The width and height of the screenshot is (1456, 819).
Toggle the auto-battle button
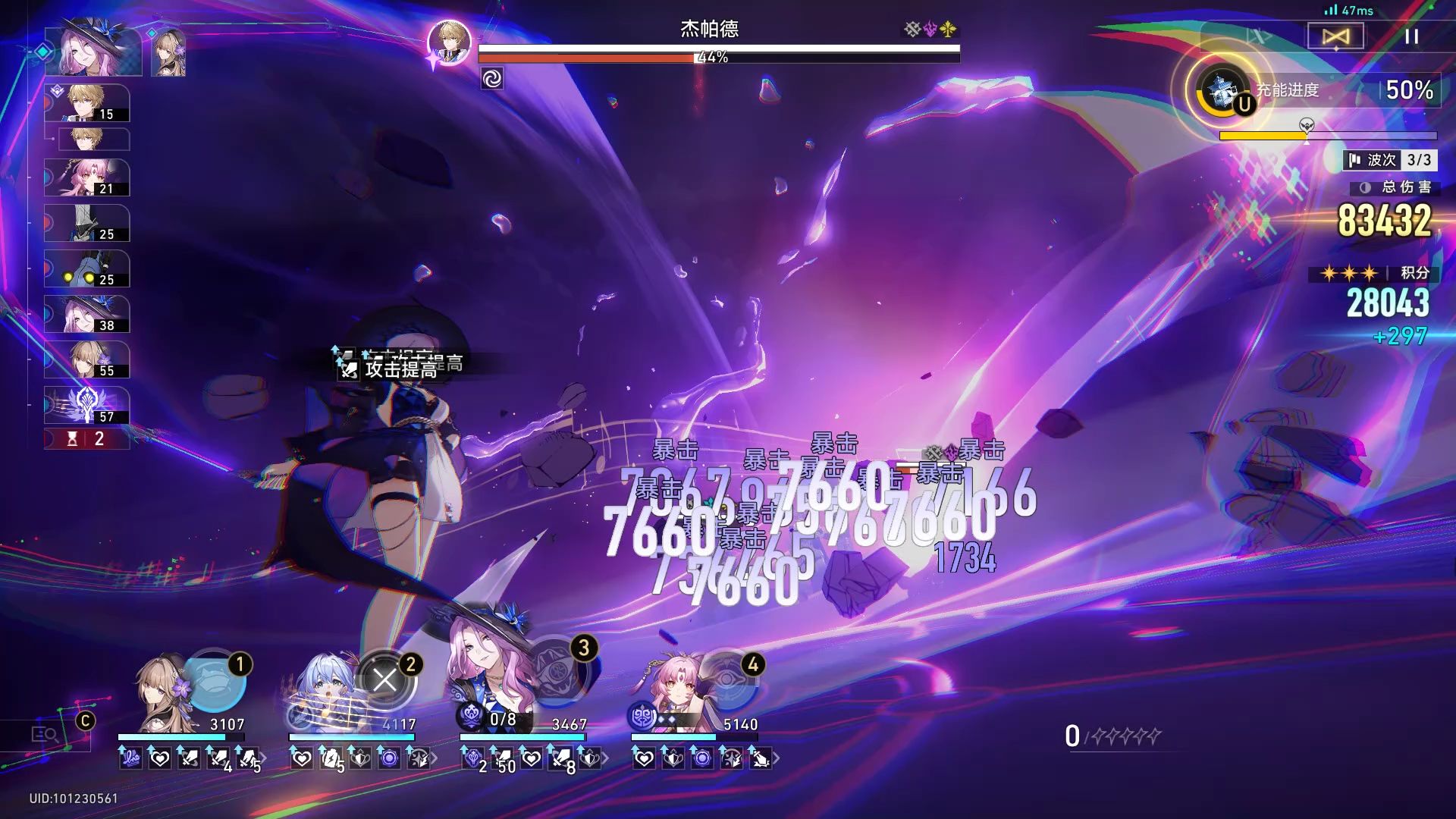click(1335, 36)
